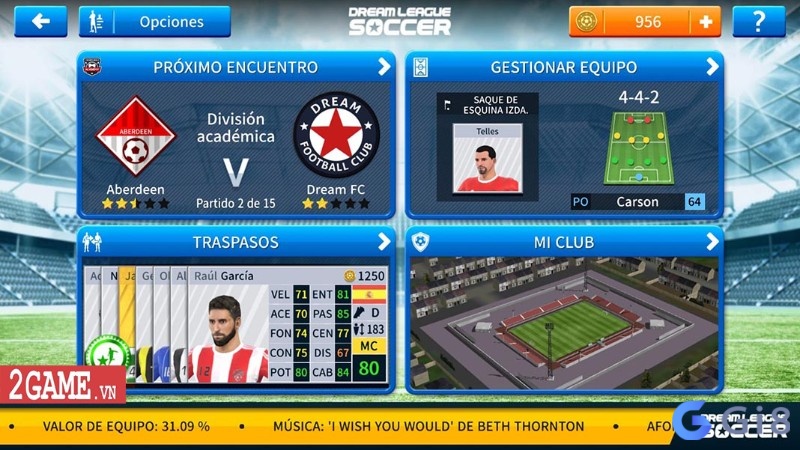This screenshot has width=800, height=450.
Task: Select the Carson goalkeeper row
Action: click(x=636, y=202)
